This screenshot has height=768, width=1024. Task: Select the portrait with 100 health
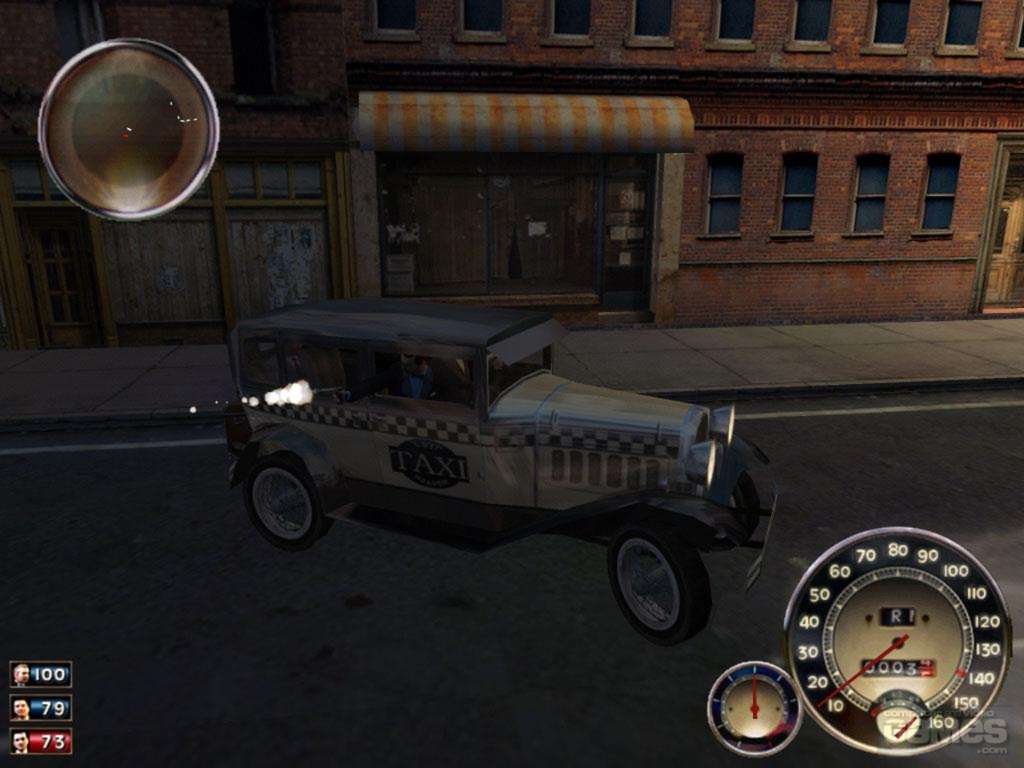(21, 674)
